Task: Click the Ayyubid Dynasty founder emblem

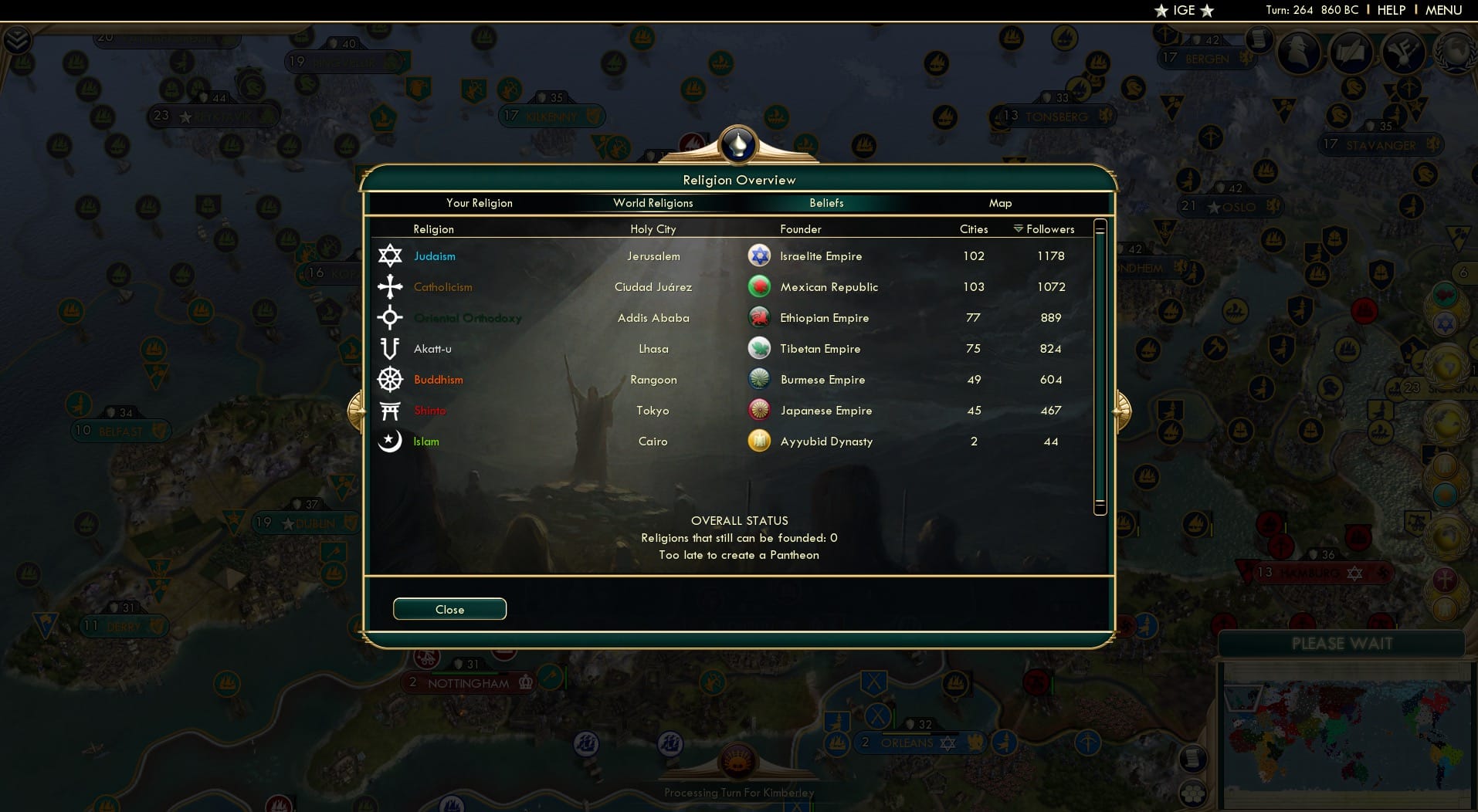Action: tap(760, 441)
